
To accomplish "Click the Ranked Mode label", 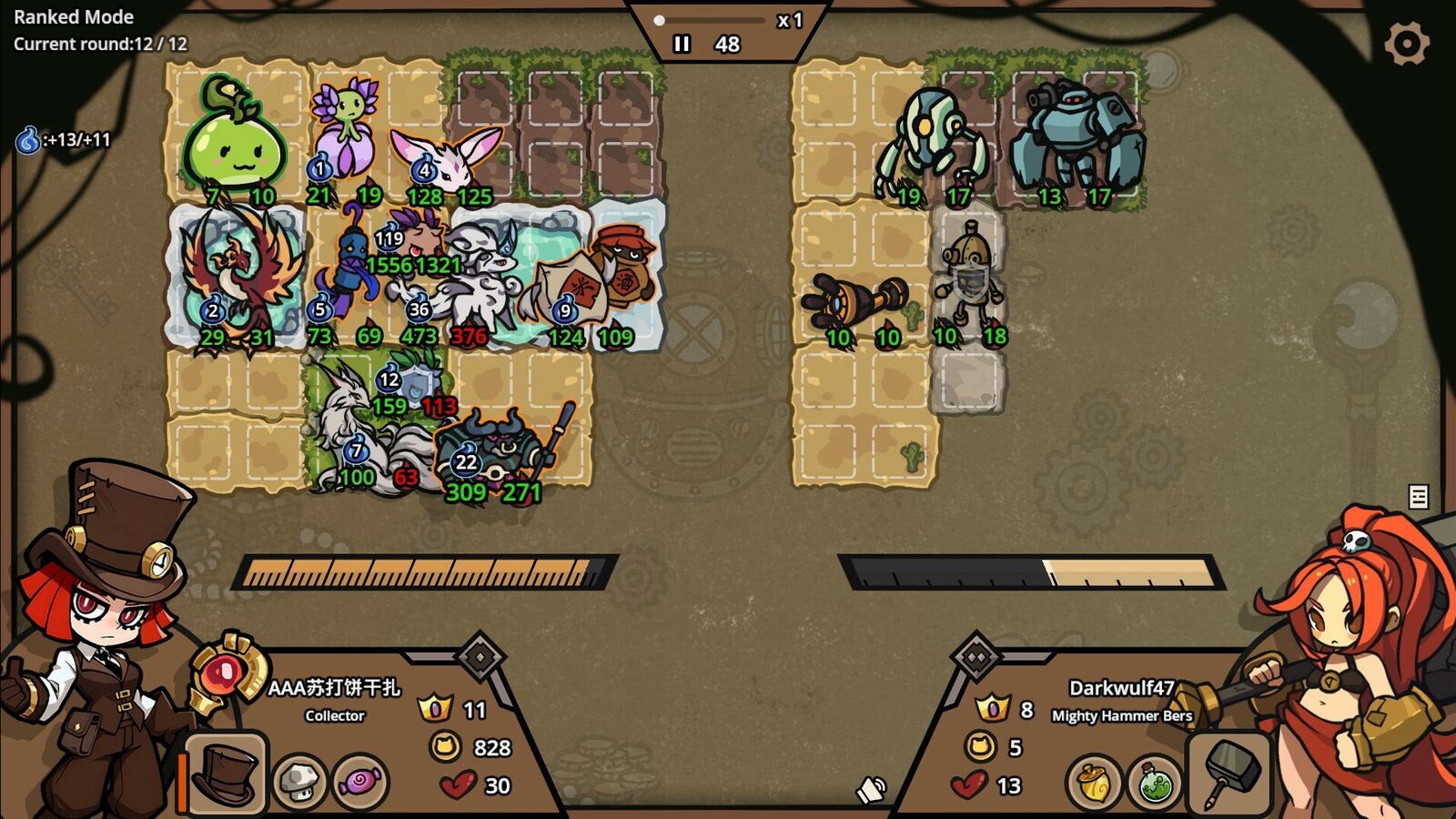I will click(x=76, y=16).
